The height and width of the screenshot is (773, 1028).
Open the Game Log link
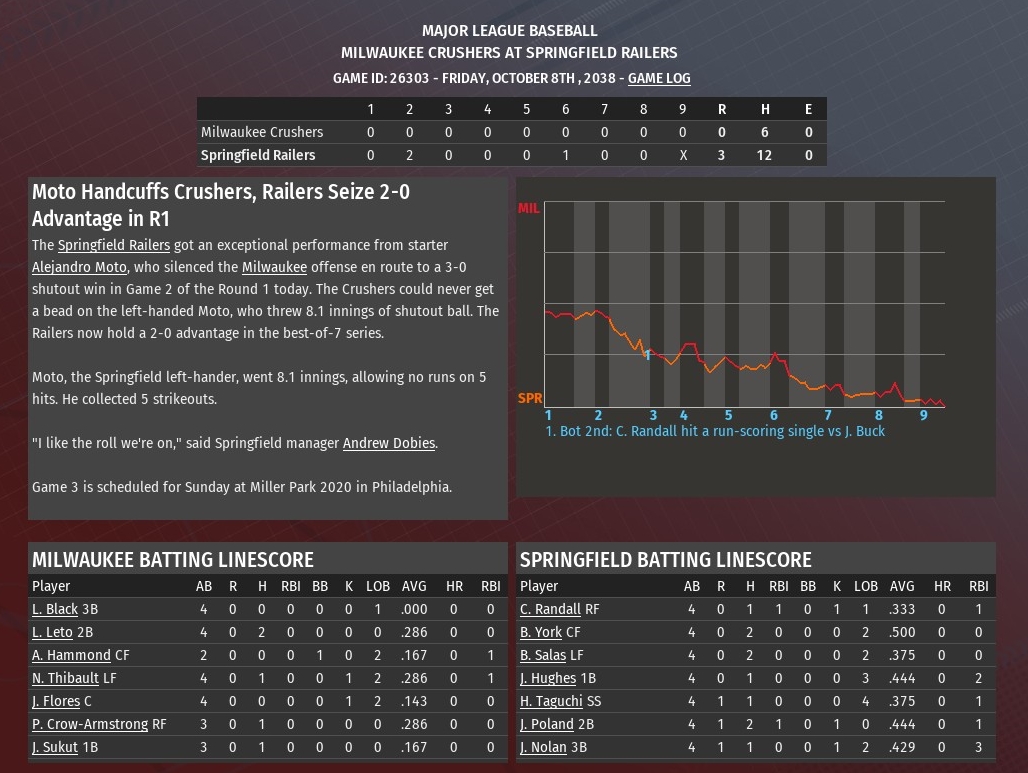tap(659, 78)
